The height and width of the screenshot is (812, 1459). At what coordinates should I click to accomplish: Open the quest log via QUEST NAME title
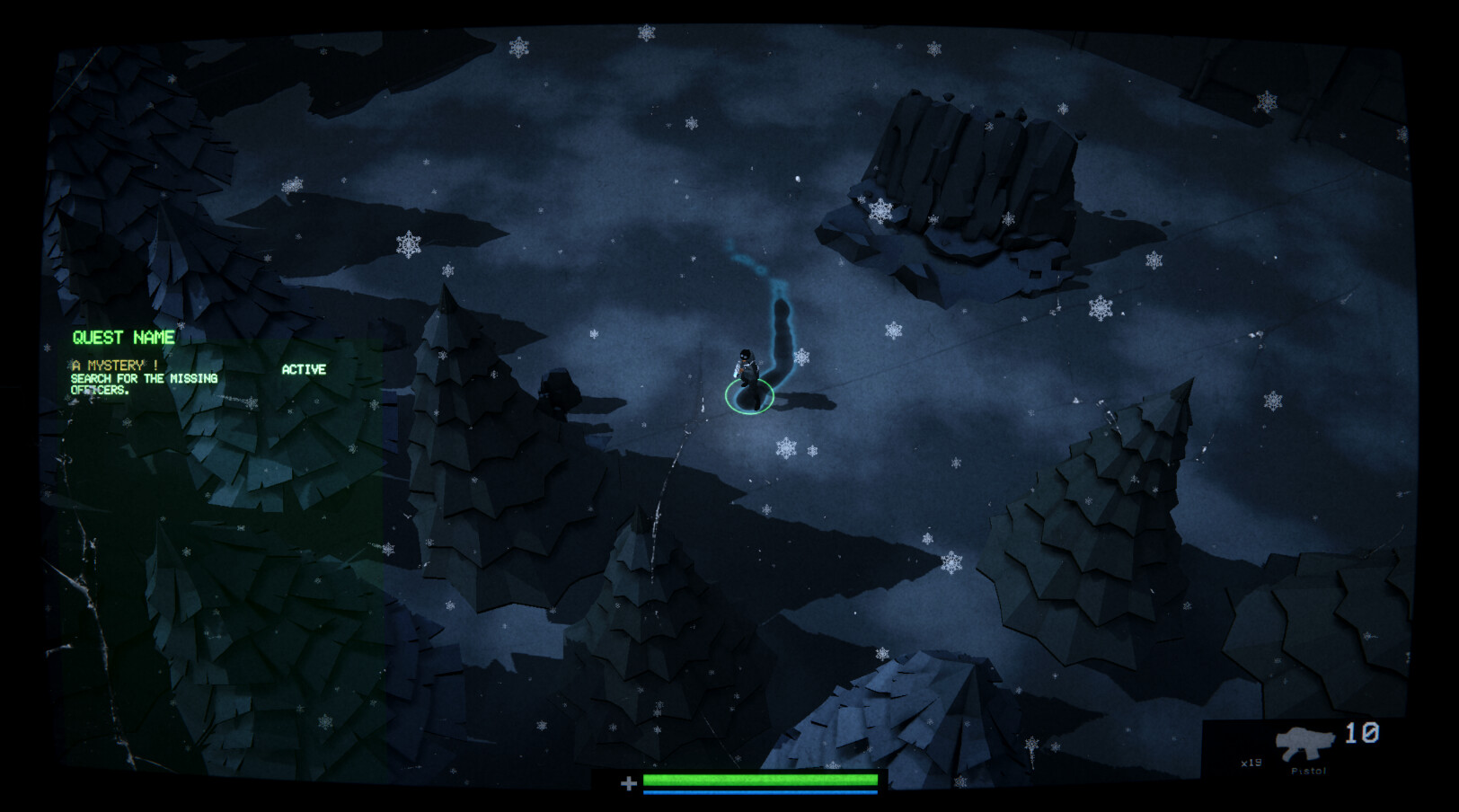click(x=123, y=339)
